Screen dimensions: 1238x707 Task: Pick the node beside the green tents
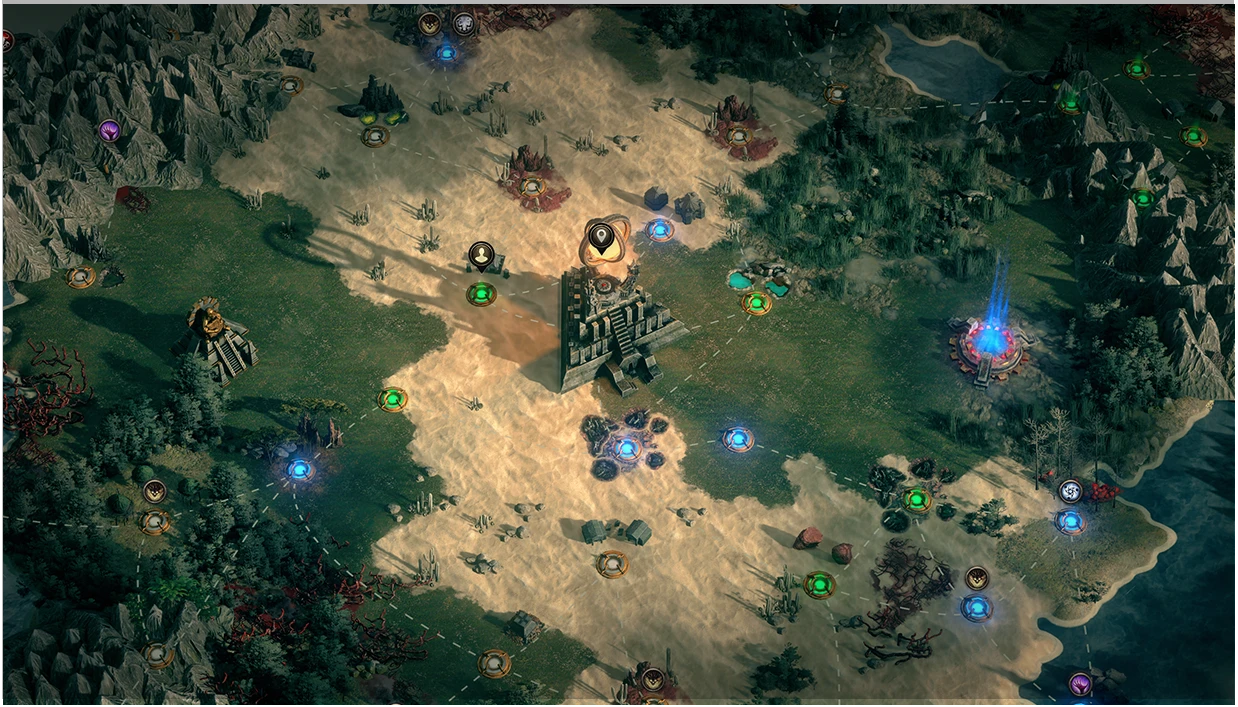pos(612,563)
